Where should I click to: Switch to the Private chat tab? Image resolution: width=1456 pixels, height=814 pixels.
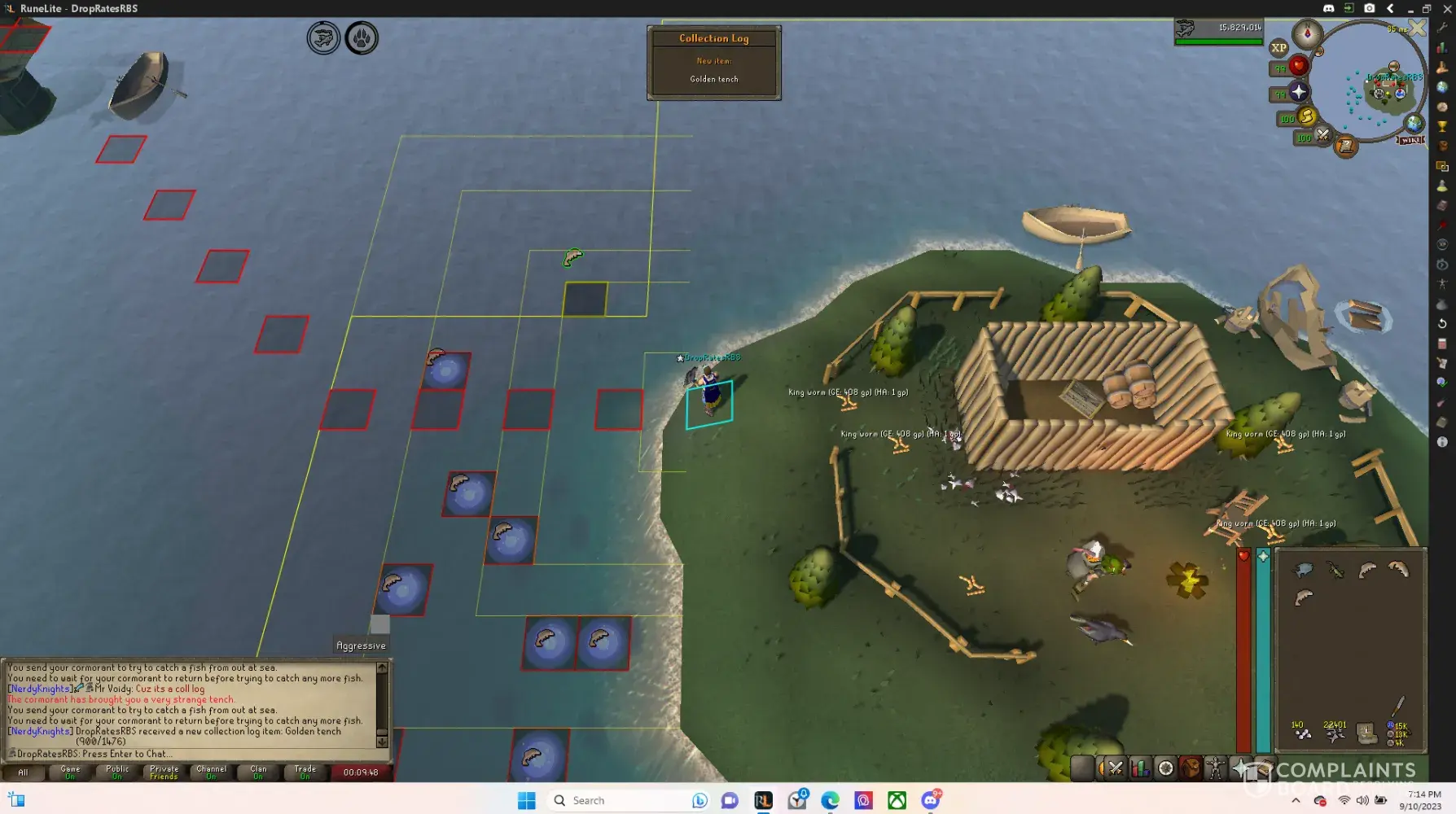164,772
